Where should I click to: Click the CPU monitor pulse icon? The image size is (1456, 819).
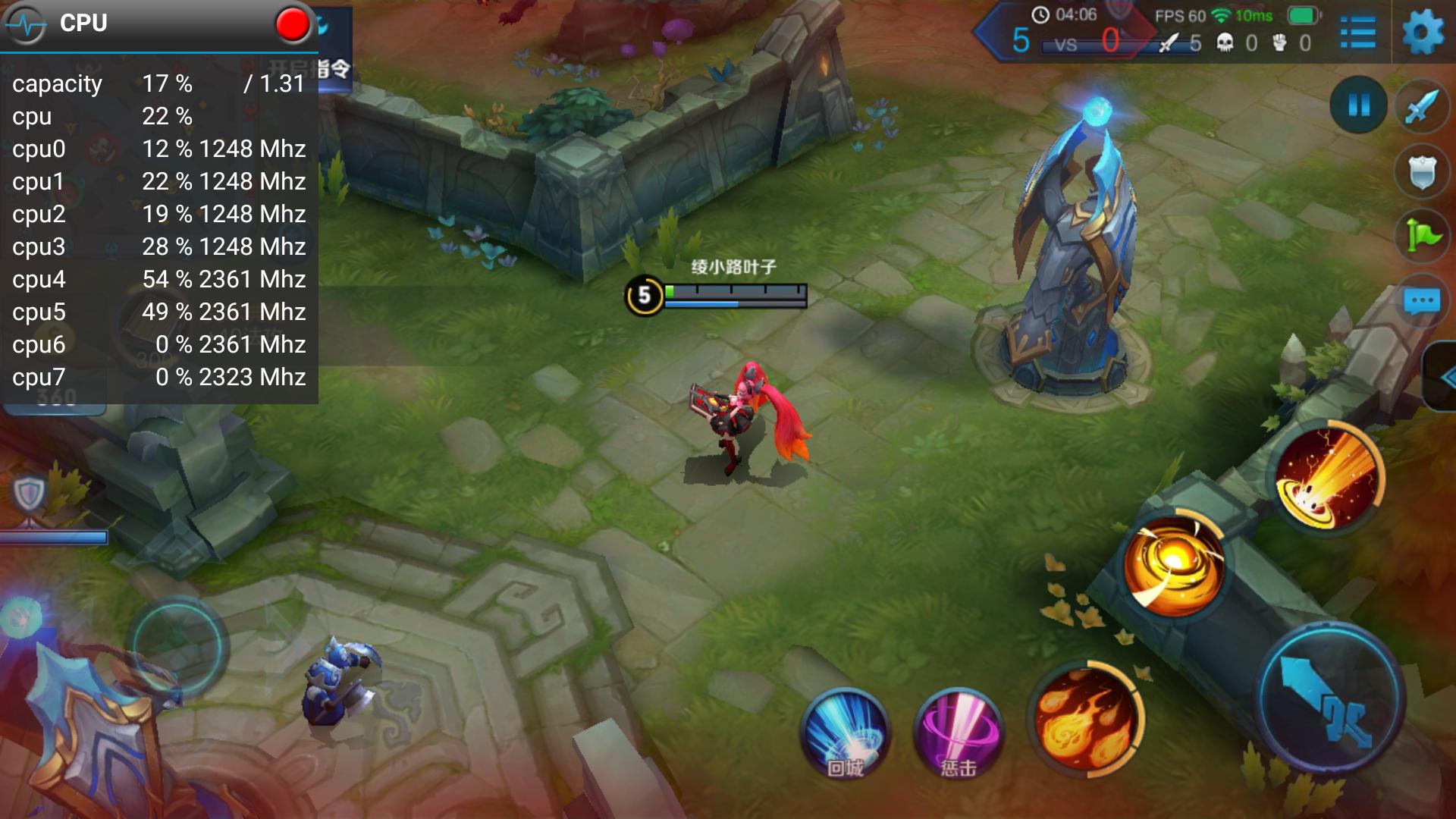pos(27,25)
